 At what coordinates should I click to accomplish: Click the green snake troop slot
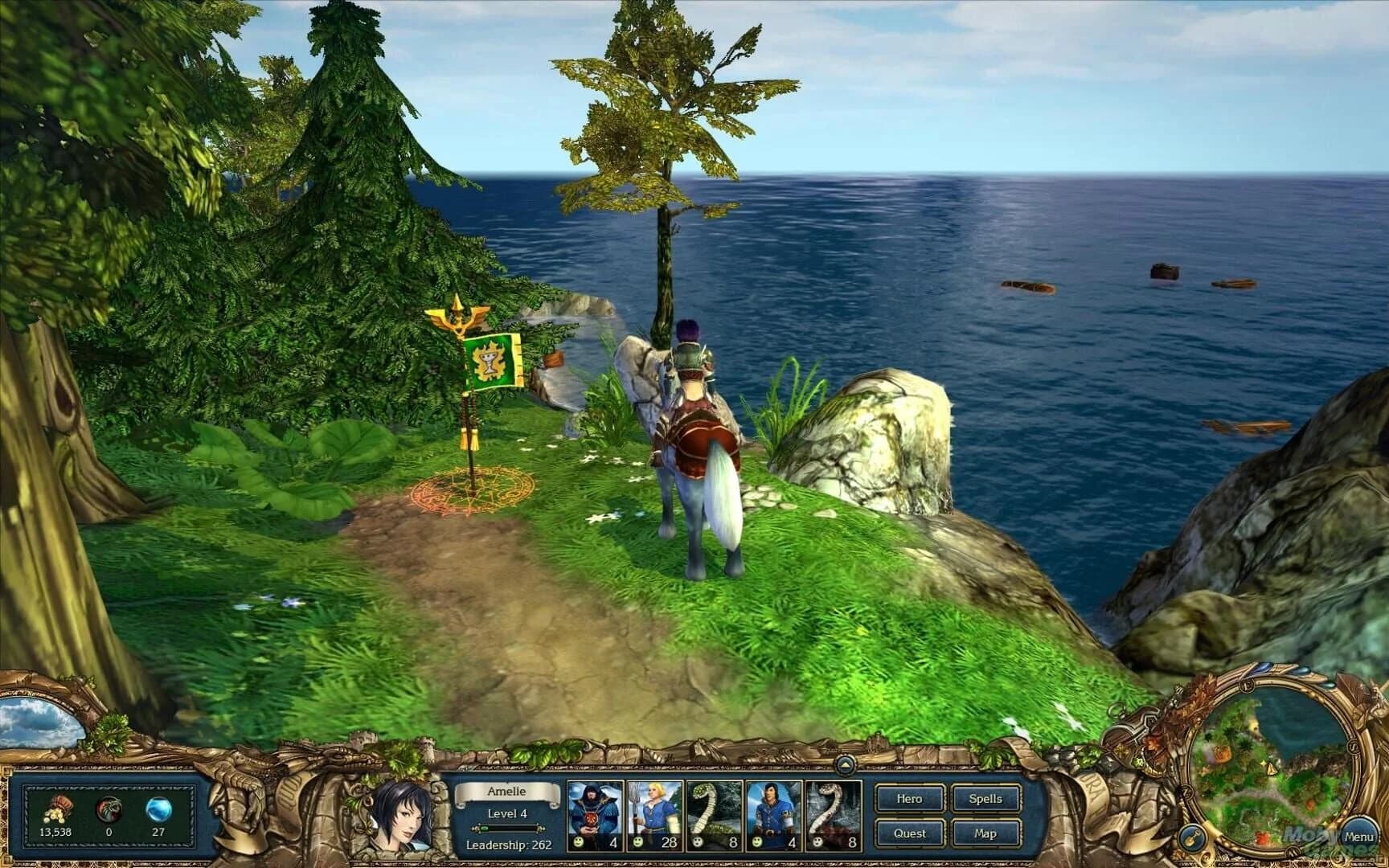point(715,812)
